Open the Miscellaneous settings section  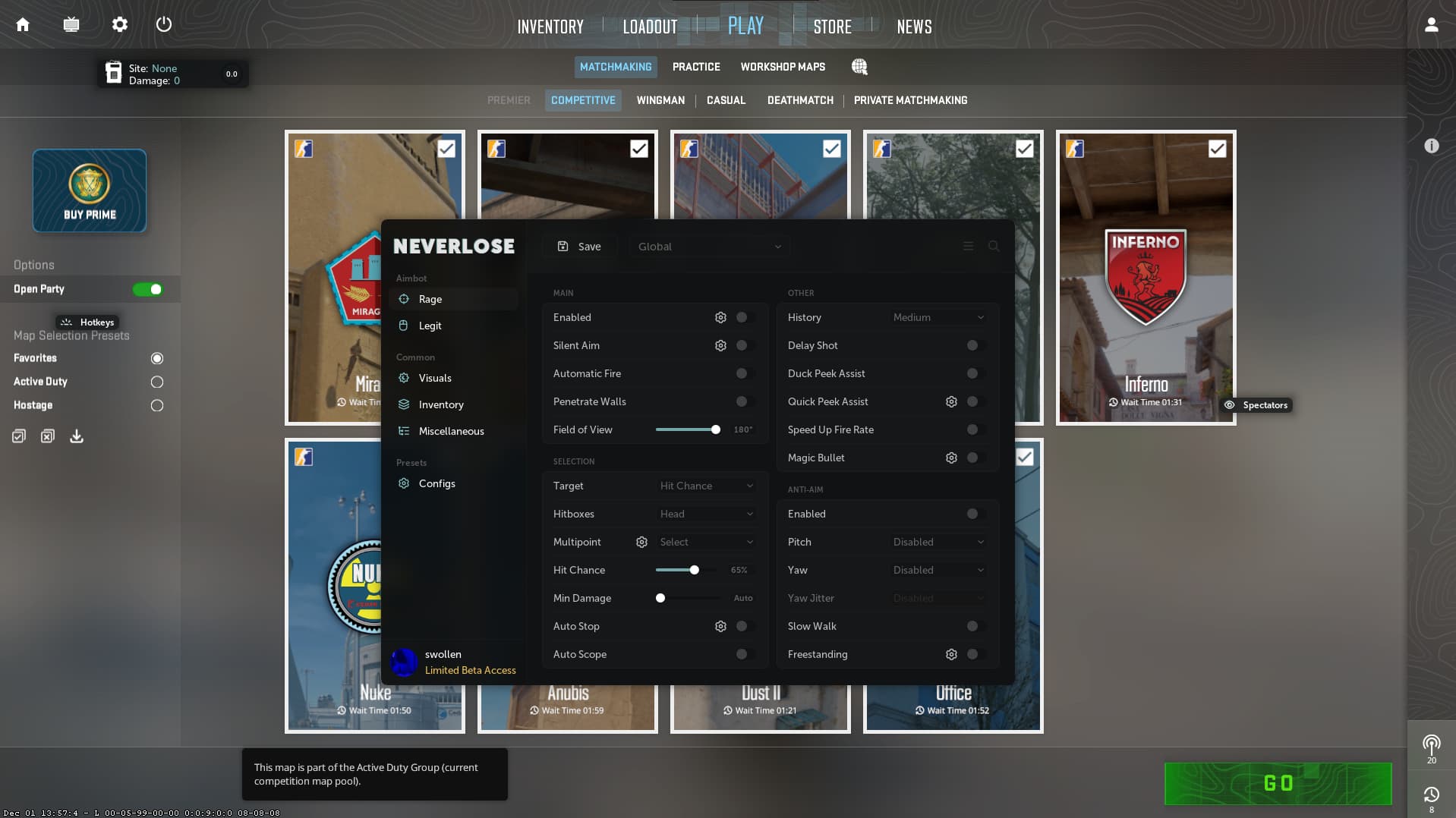click(x=451, y=431)
